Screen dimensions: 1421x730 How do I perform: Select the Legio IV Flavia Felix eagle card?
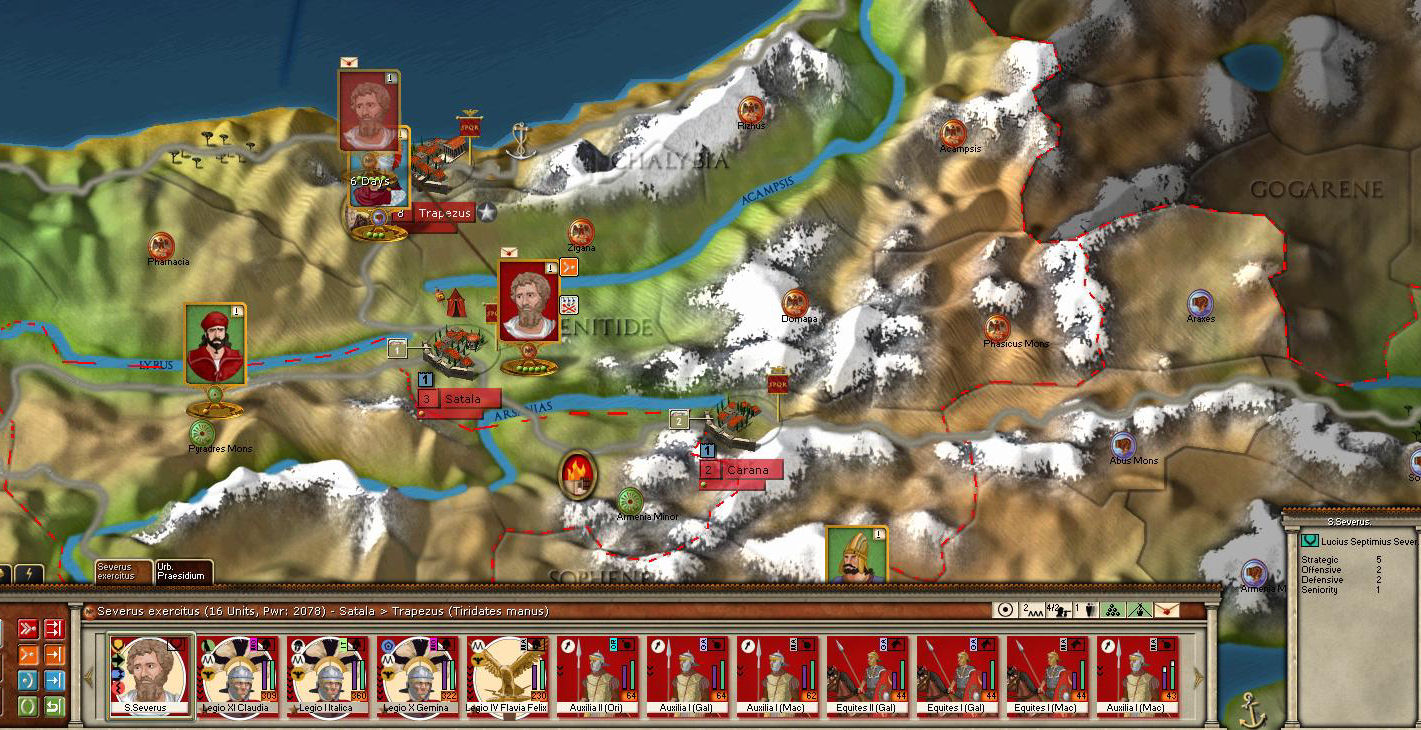point(509,677)
